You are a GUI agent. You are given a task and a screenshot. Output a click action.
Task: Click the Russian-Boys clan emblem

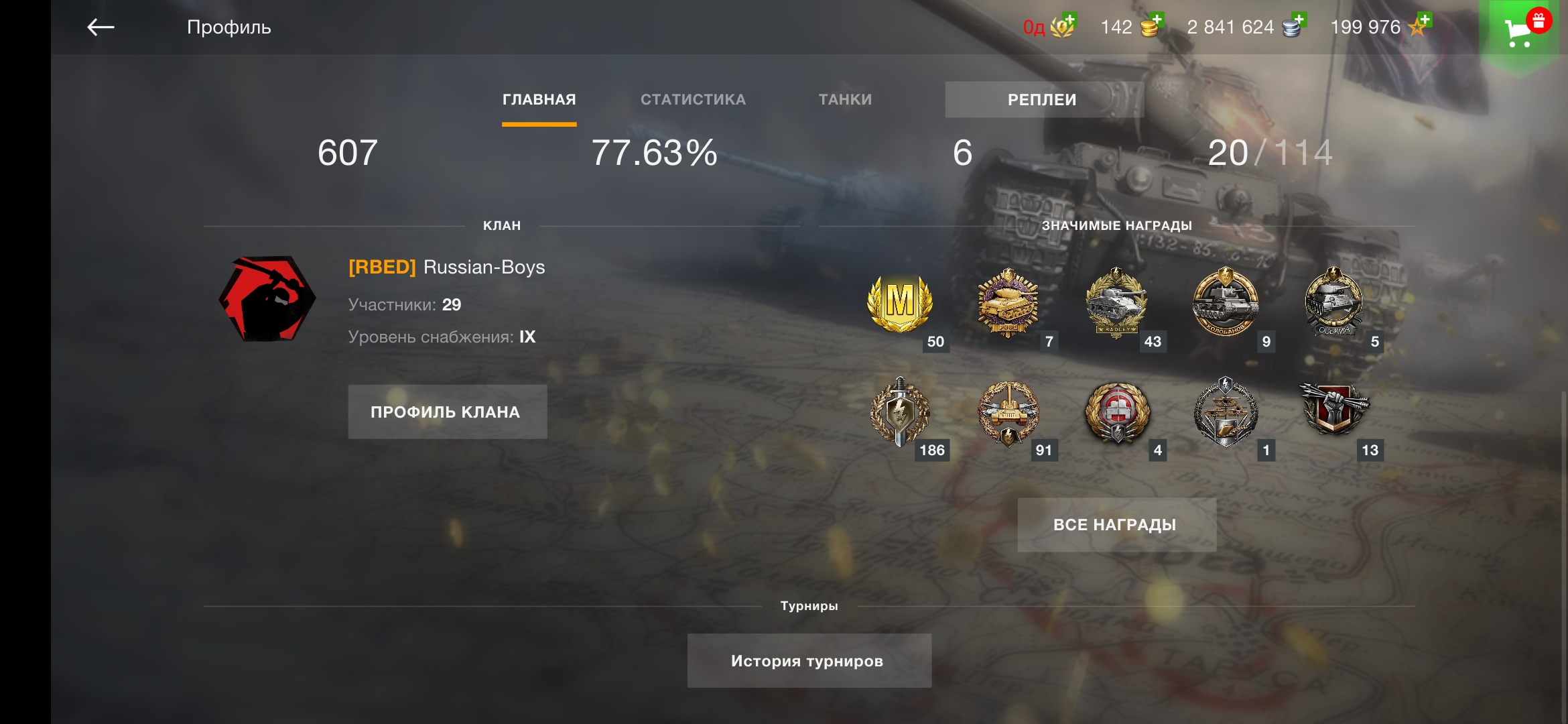(267, 299)
